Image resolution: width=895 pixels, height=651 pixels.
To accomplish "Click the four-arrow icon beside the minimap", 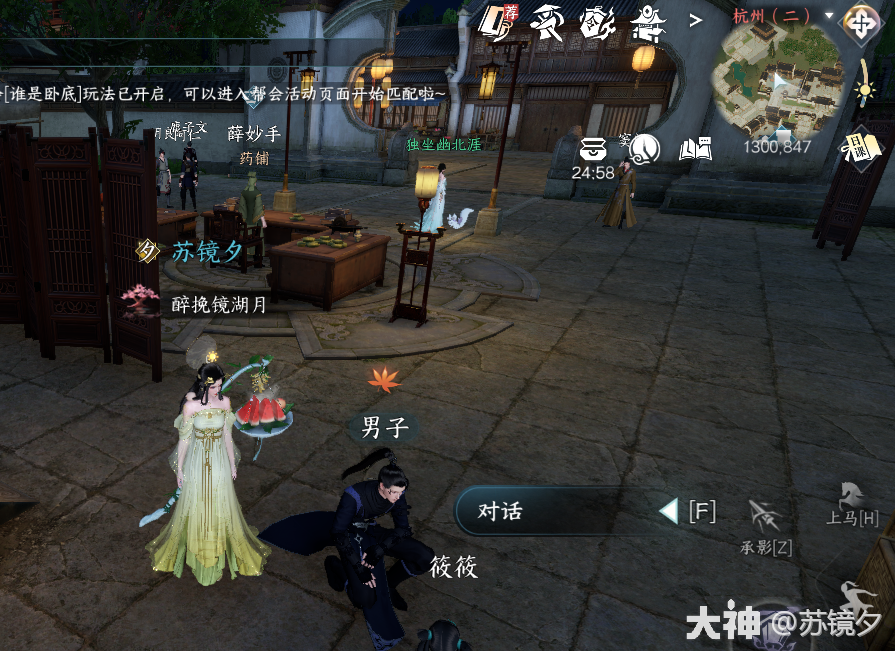I will click(859, 21).
